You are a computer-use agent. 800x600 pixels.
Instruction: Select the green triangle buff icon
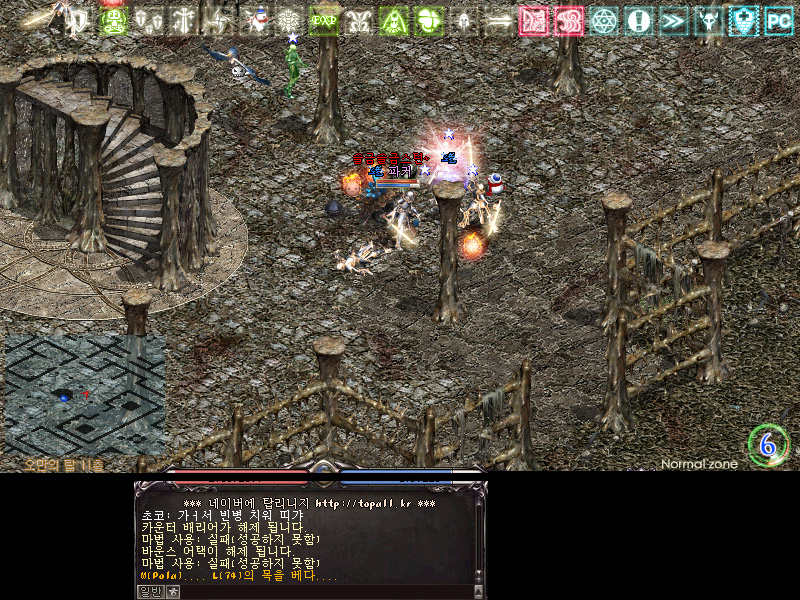point(394,20)
